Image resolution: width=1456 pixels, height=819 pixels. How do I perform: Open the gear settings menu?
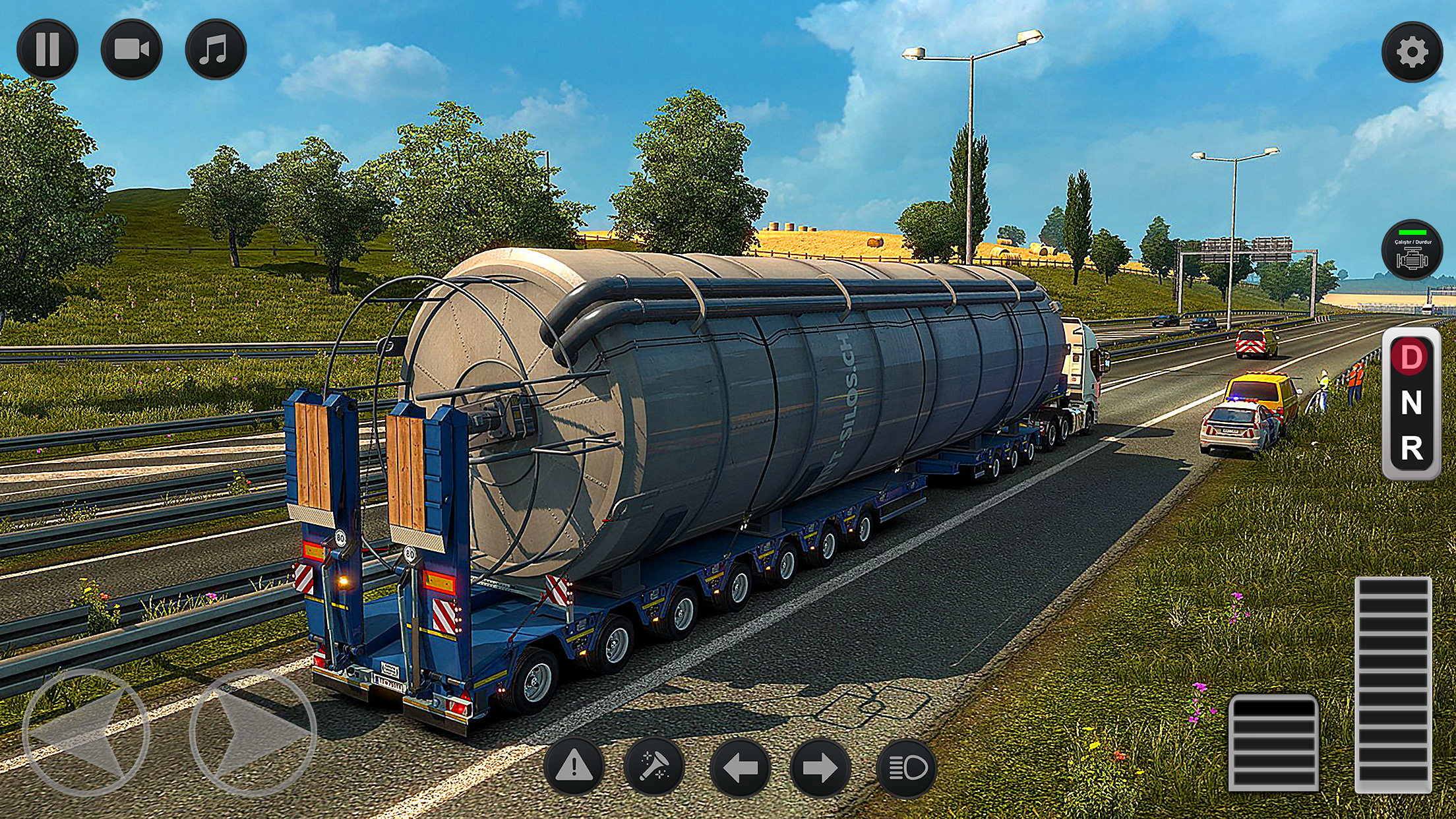point(1412,53)
